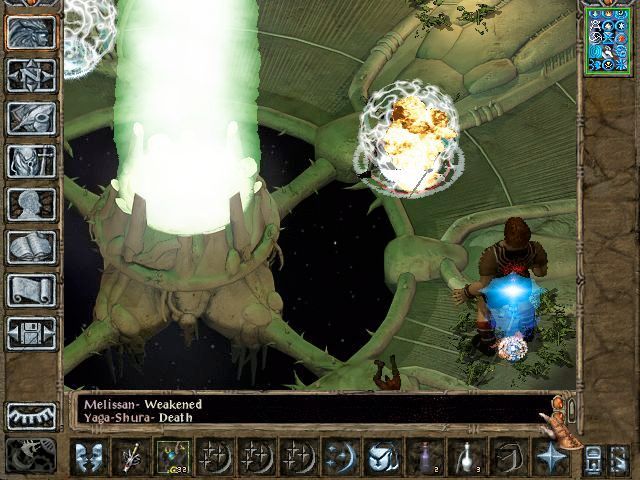
Task: Select the character portrait with status icons
Action: click(608, 39)
